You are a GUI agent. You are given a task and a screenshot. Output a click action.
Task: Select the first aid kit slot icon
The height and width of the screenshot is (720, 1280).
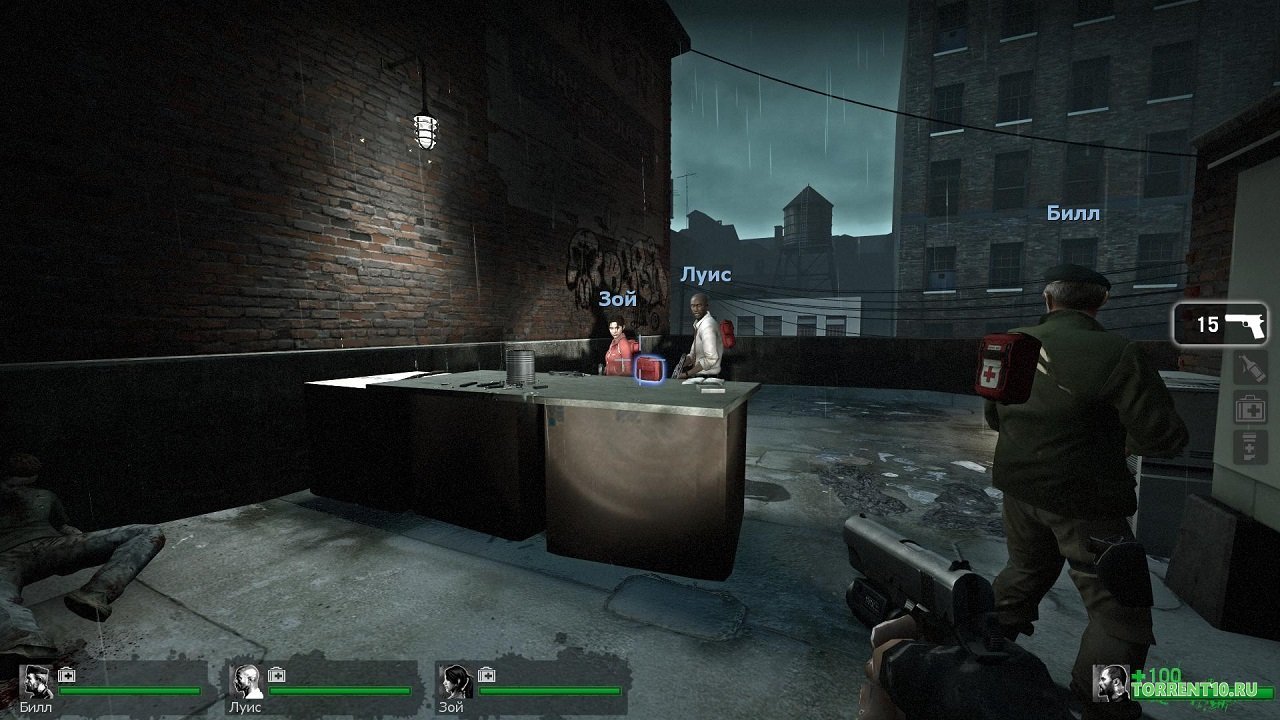pyautogui.click(x=1250, y=406)
